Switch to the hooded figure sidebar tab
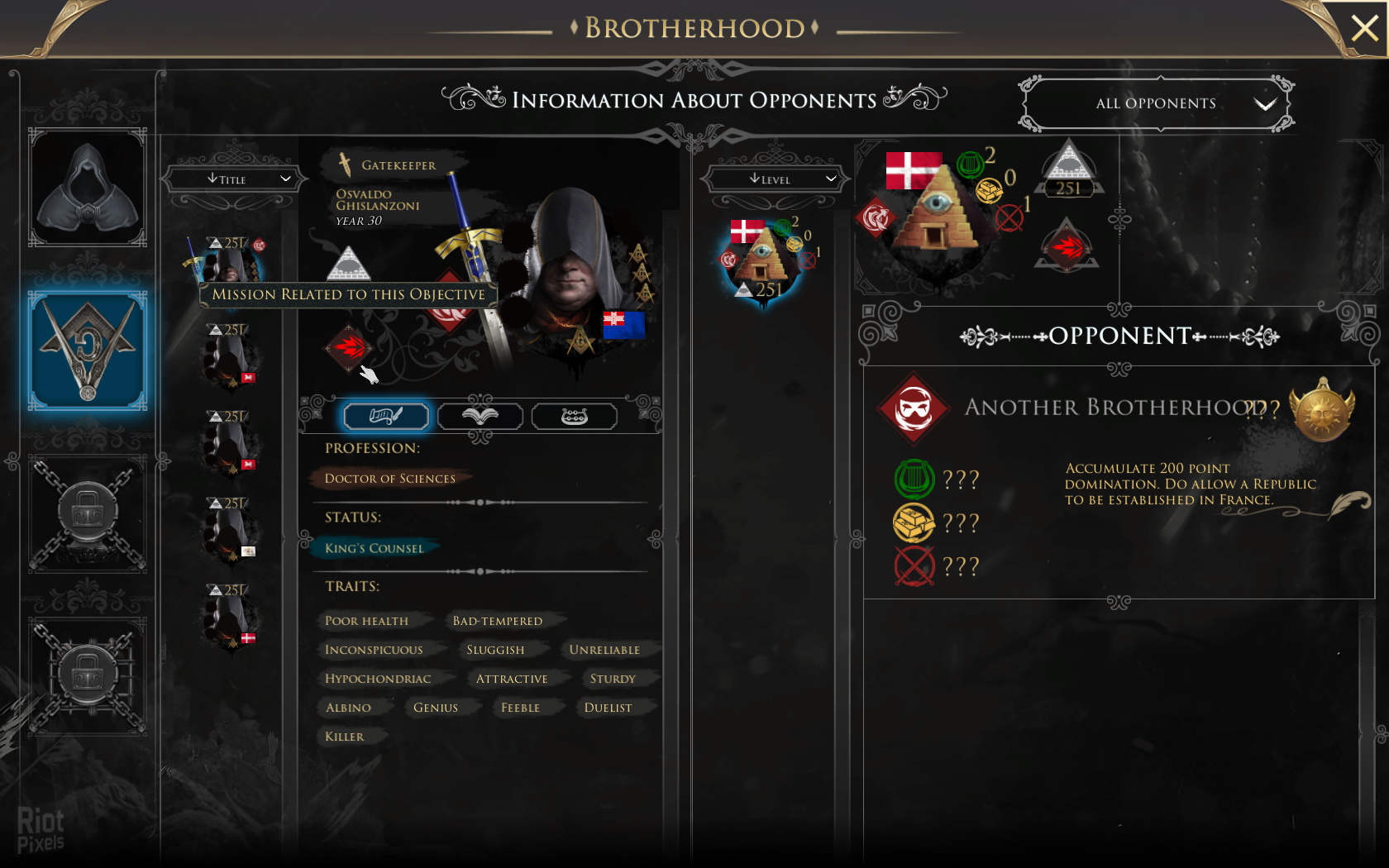 pos(88,188)
